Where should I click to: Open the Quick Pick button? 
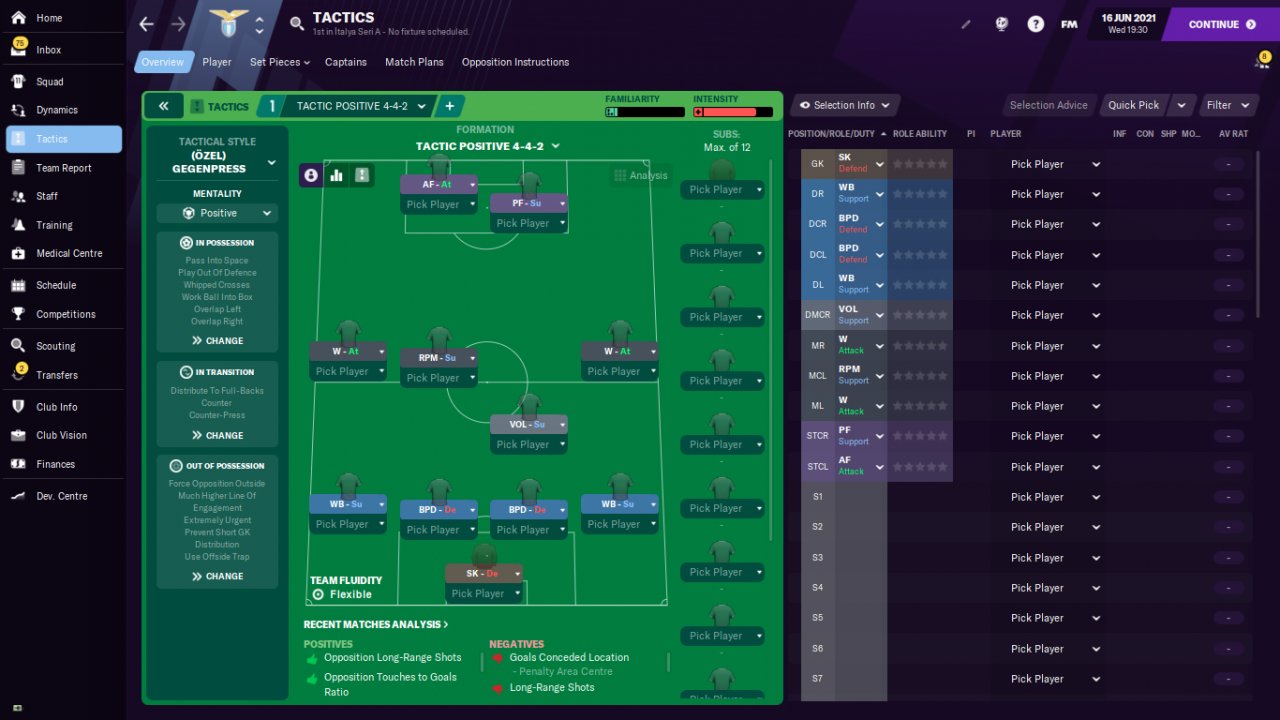click(x=1133, y=105)
